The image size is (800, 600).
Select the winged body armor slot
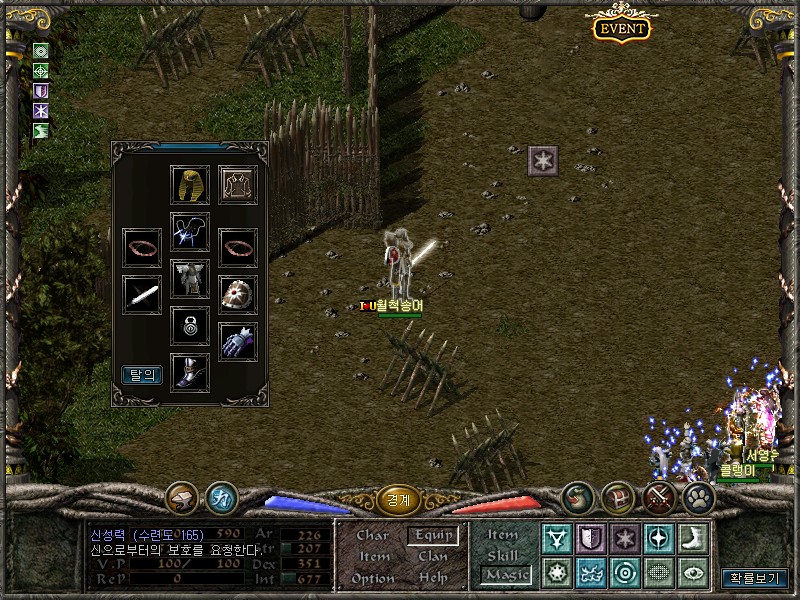189,279
